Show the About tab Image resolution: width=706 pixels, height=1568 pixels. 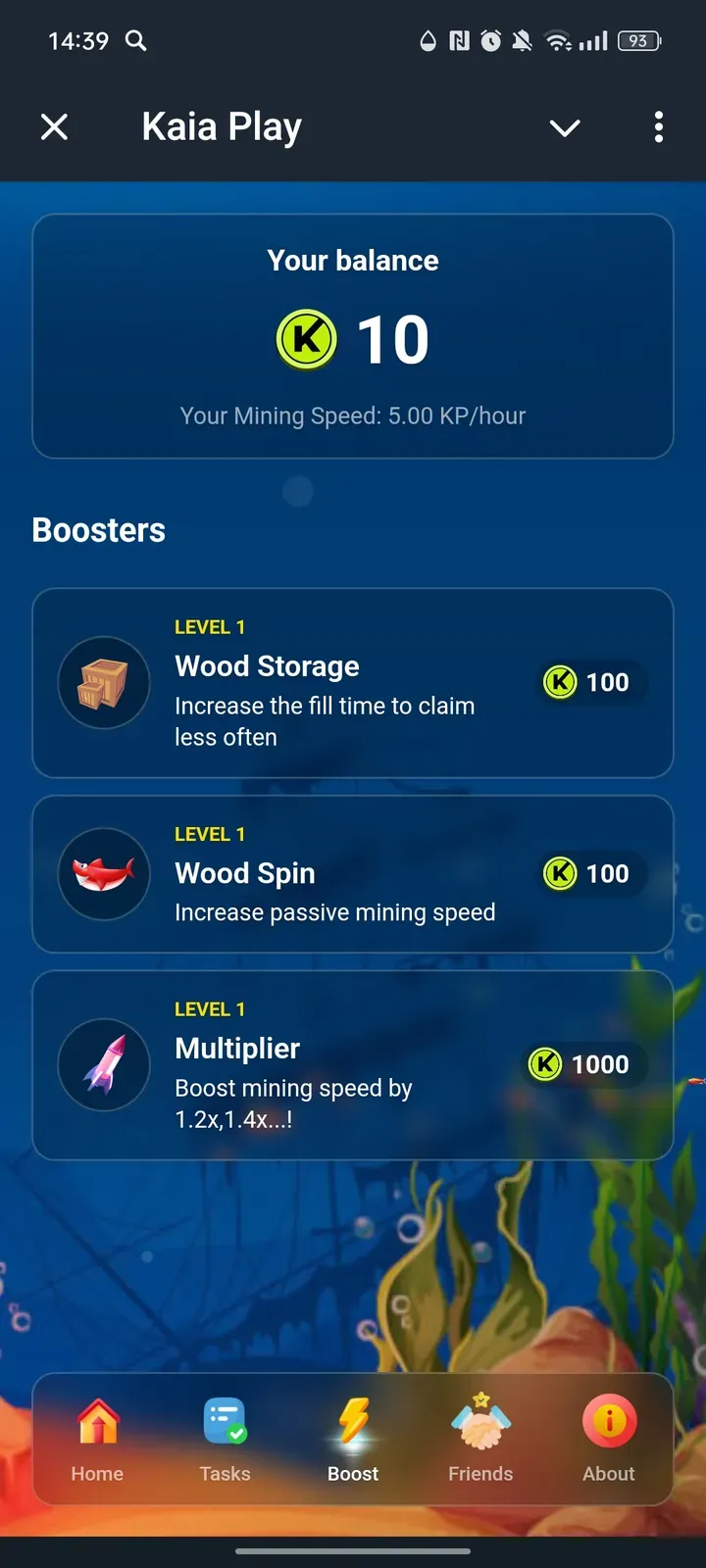coord(609,1439)
